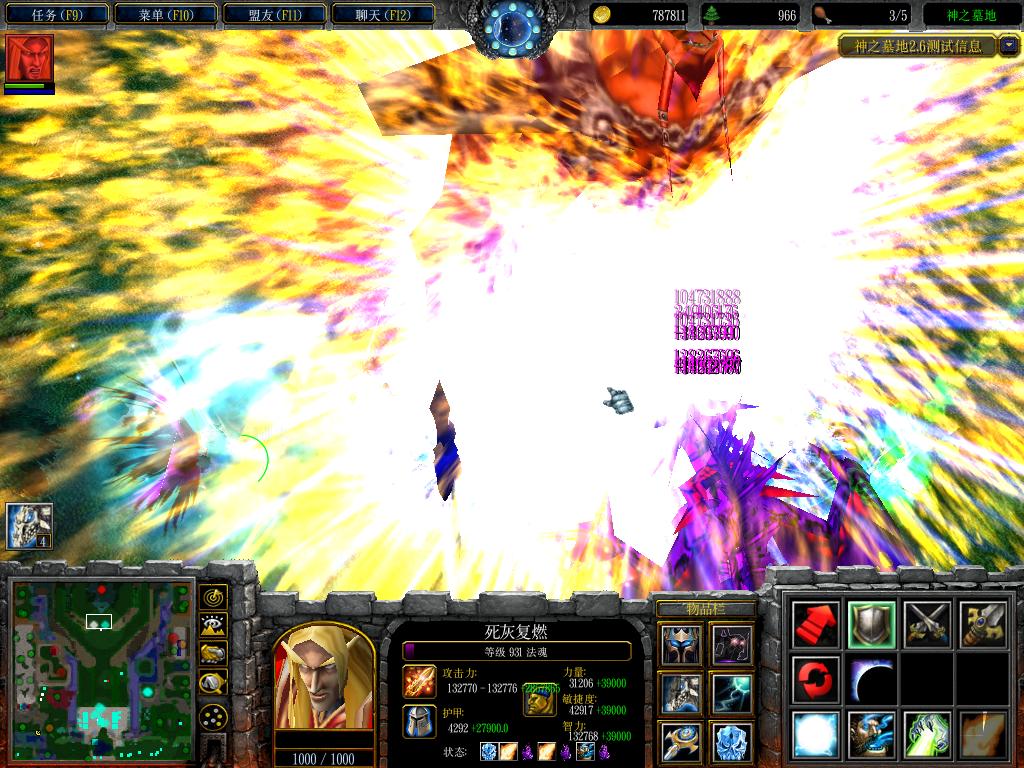Toggle minimap terrain display eye button
The width and height of the screenshot is (1024, 768).
(x=213, y=625)
